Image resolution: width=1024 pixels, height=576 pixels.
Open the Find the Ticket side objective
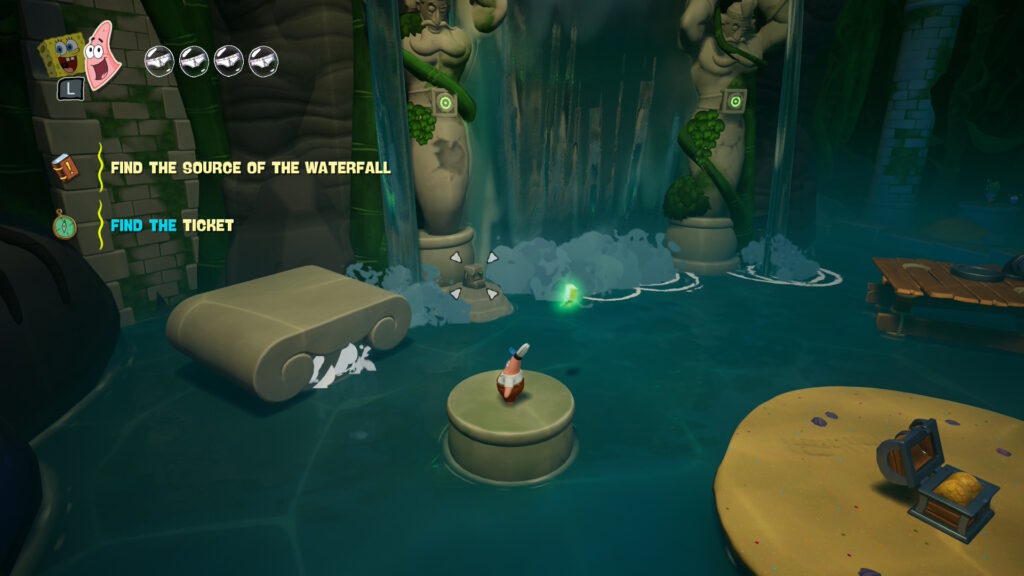[x=172, y=226]
